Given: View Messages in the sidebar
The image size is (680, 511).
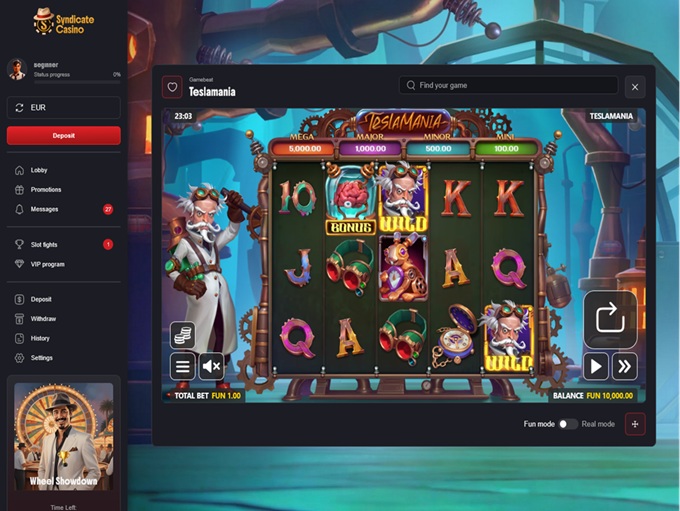Looking at the screenshot, I should pyautogui.click(x=45, y=209).
